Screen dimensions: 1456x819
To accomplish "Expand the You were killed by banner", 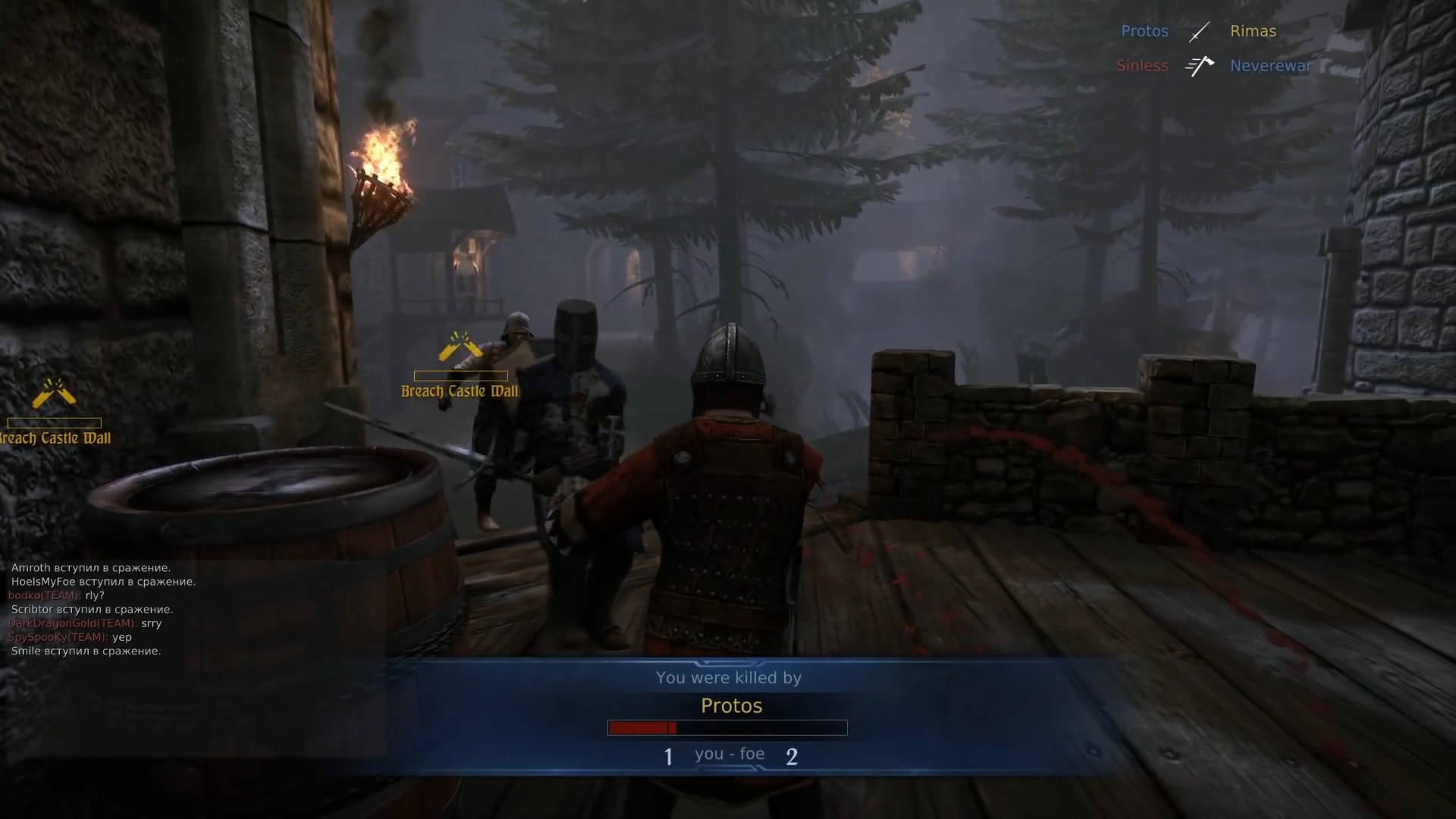I will (x=728, y=678).
